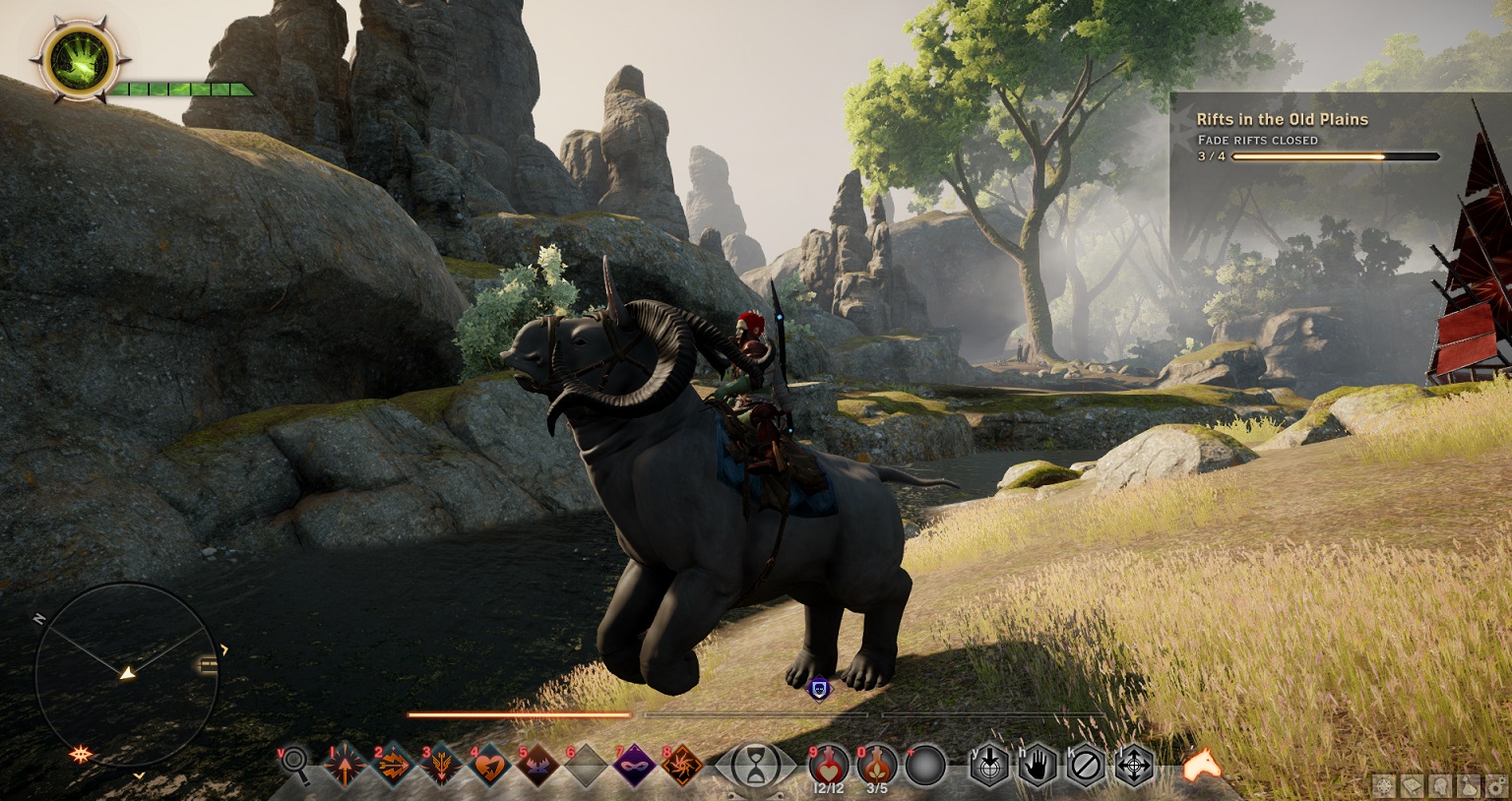
Task: Open the journal book icon
Action: point(1413,786)
